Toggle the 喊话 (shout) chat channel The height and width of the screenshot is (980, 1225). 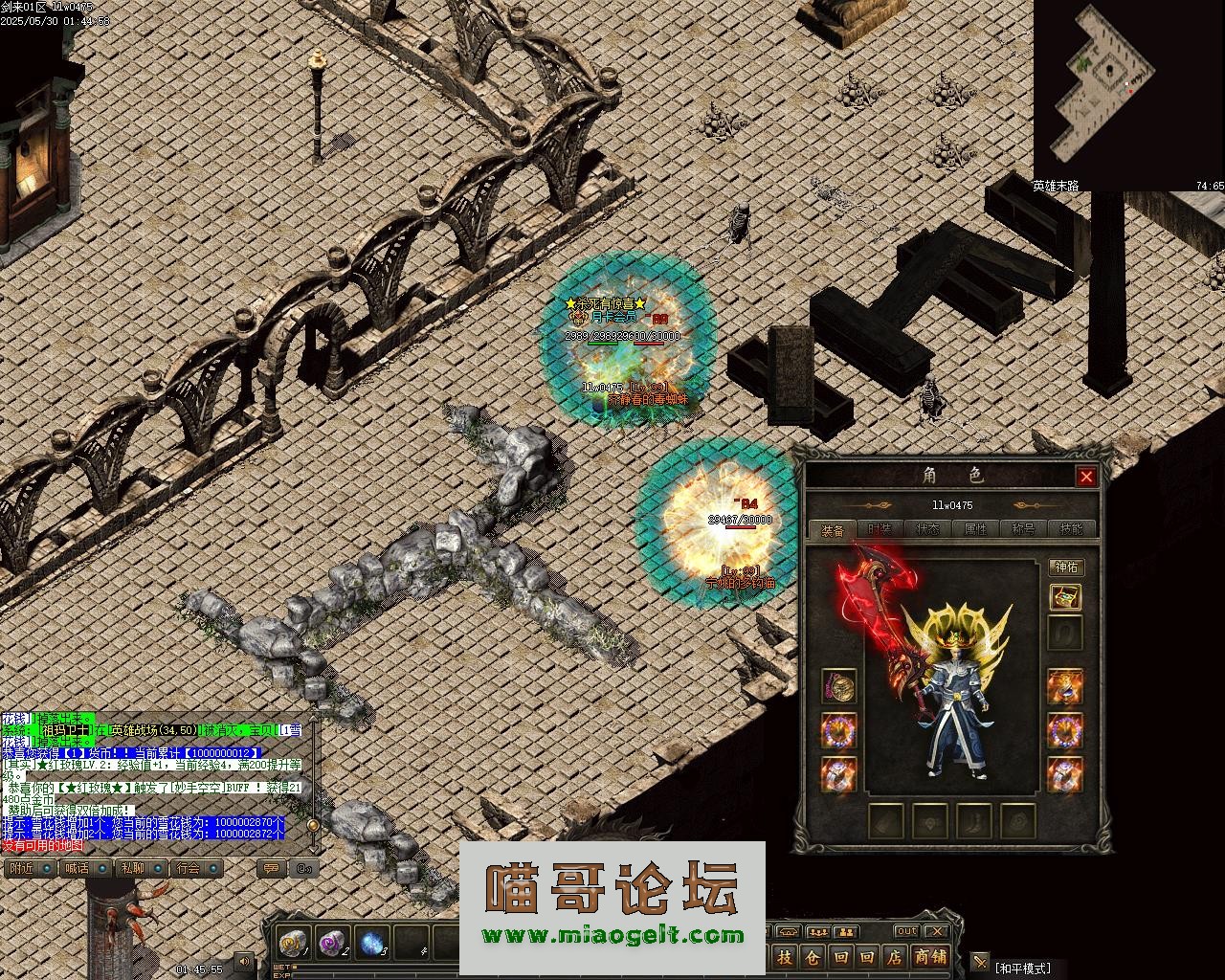[76, 868]
